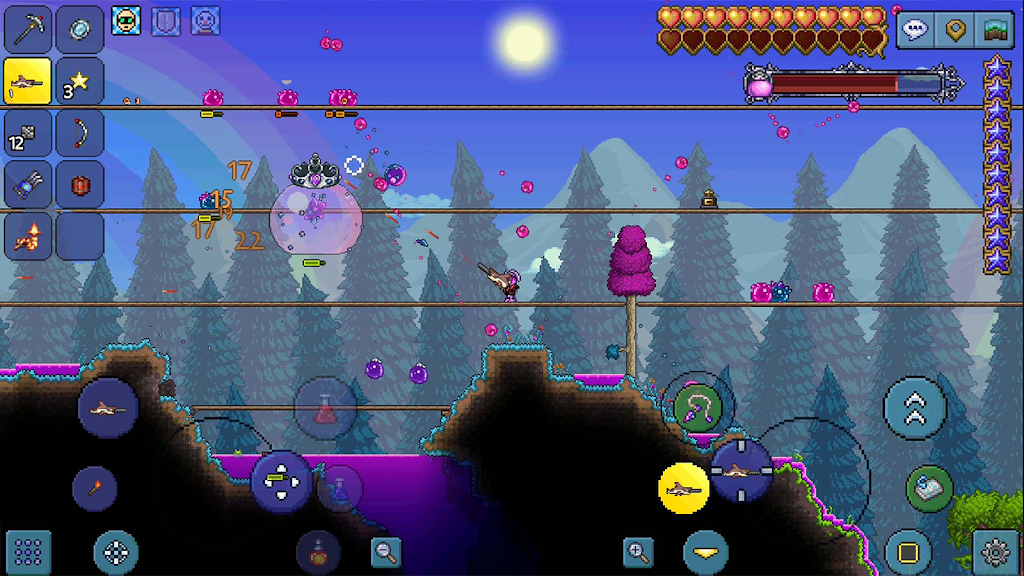This screenshot has height=576, width=1024.
Task: Open the settings gear
Action: [995, 551]
